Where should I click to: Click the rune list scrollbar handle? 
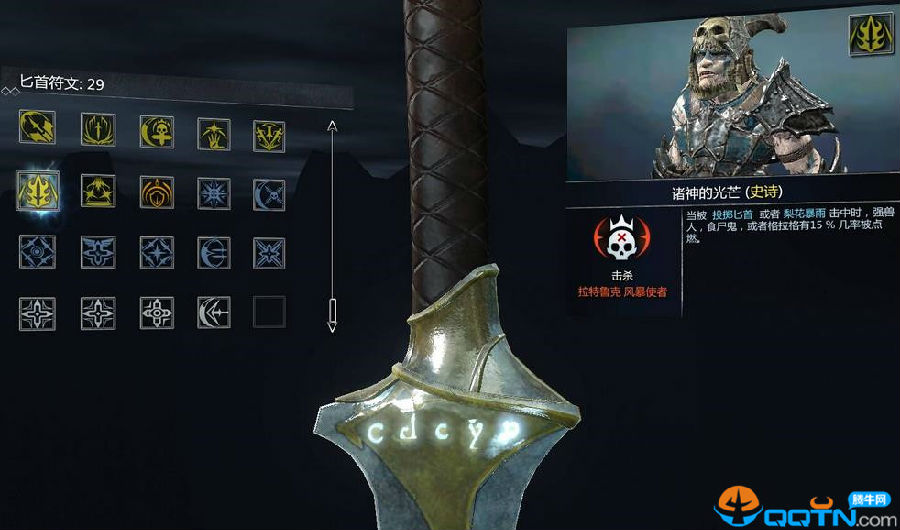[x=333, y=314]
